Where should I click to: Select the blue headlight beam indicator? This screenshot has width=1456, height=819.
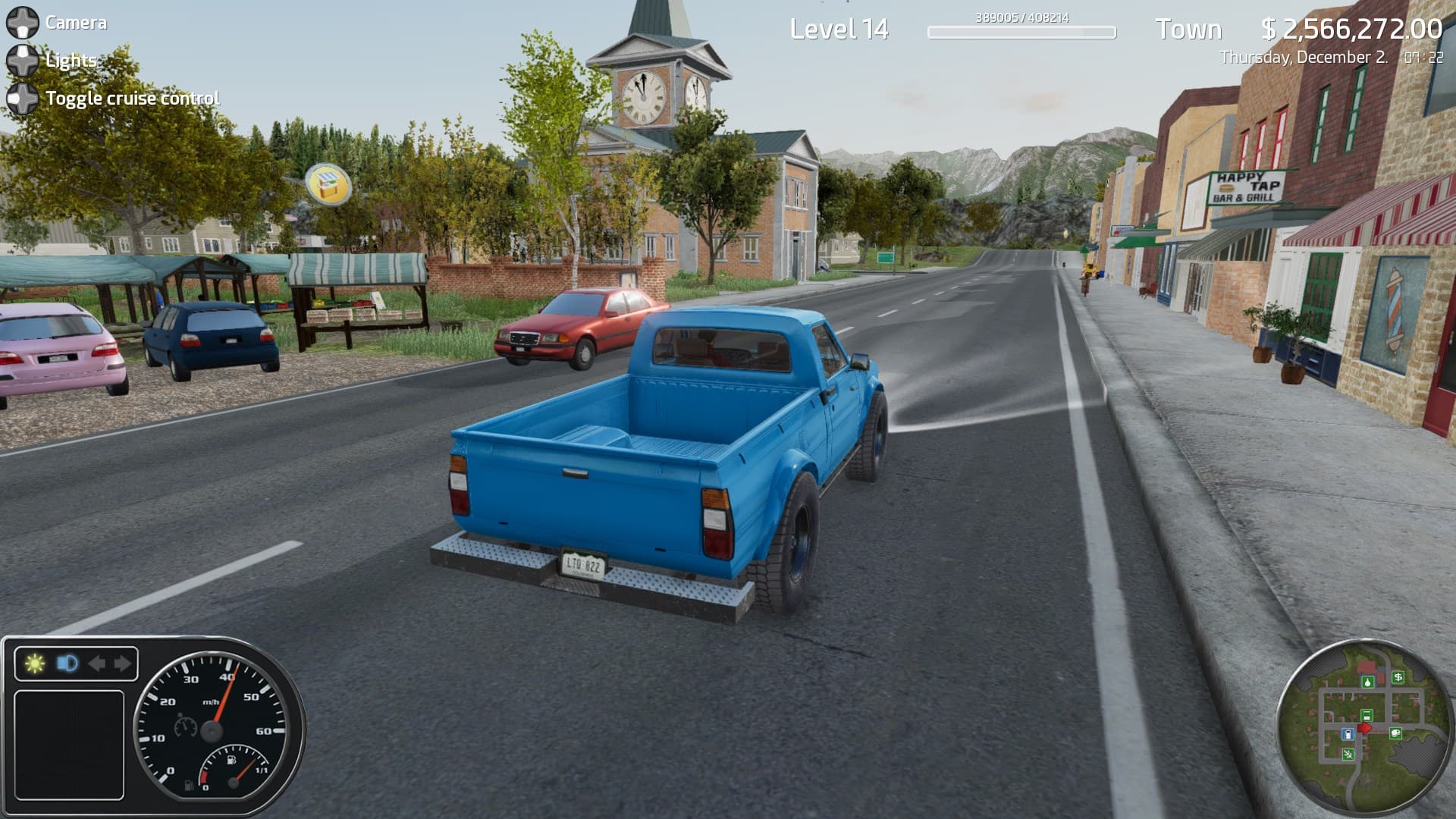(x=67, y=663)
